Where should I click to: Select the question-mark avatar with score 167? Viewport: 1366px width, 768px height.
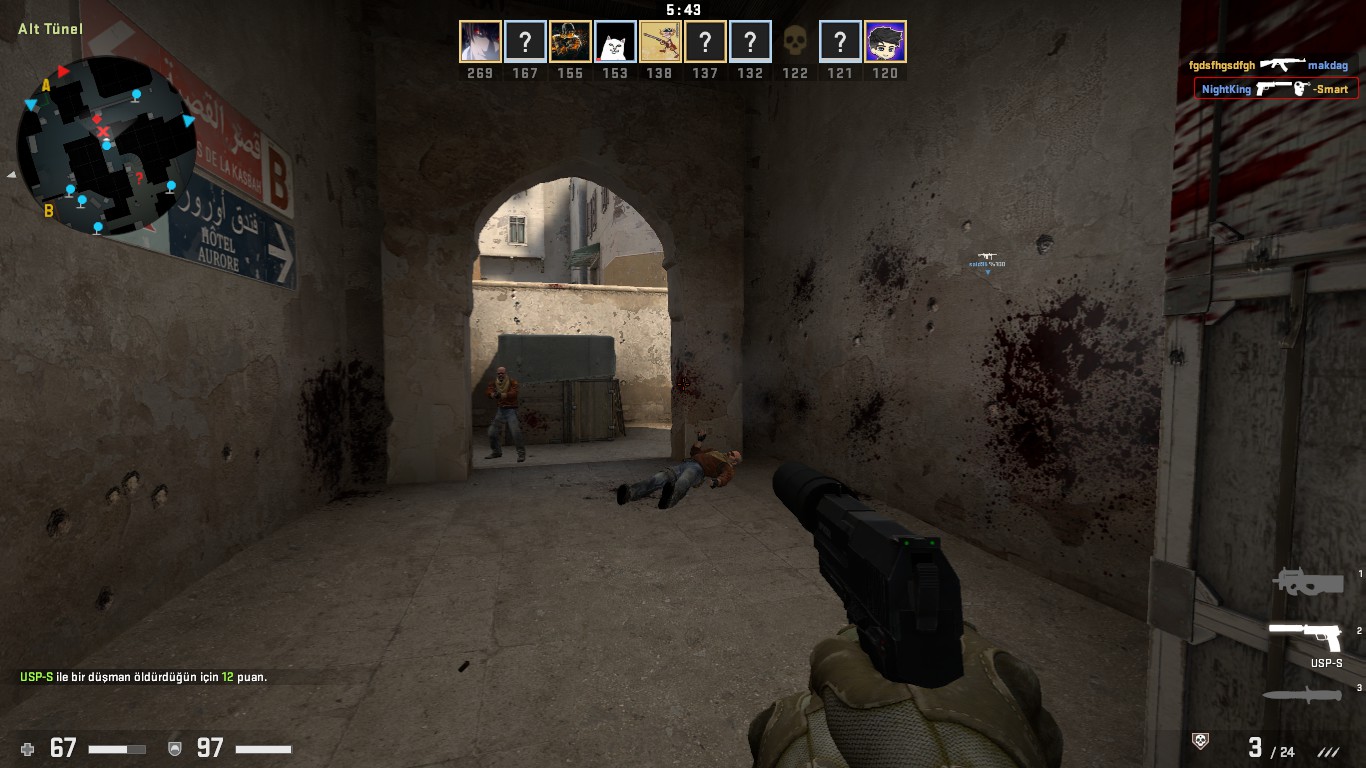pyautogui.click(x=525, y=42)
